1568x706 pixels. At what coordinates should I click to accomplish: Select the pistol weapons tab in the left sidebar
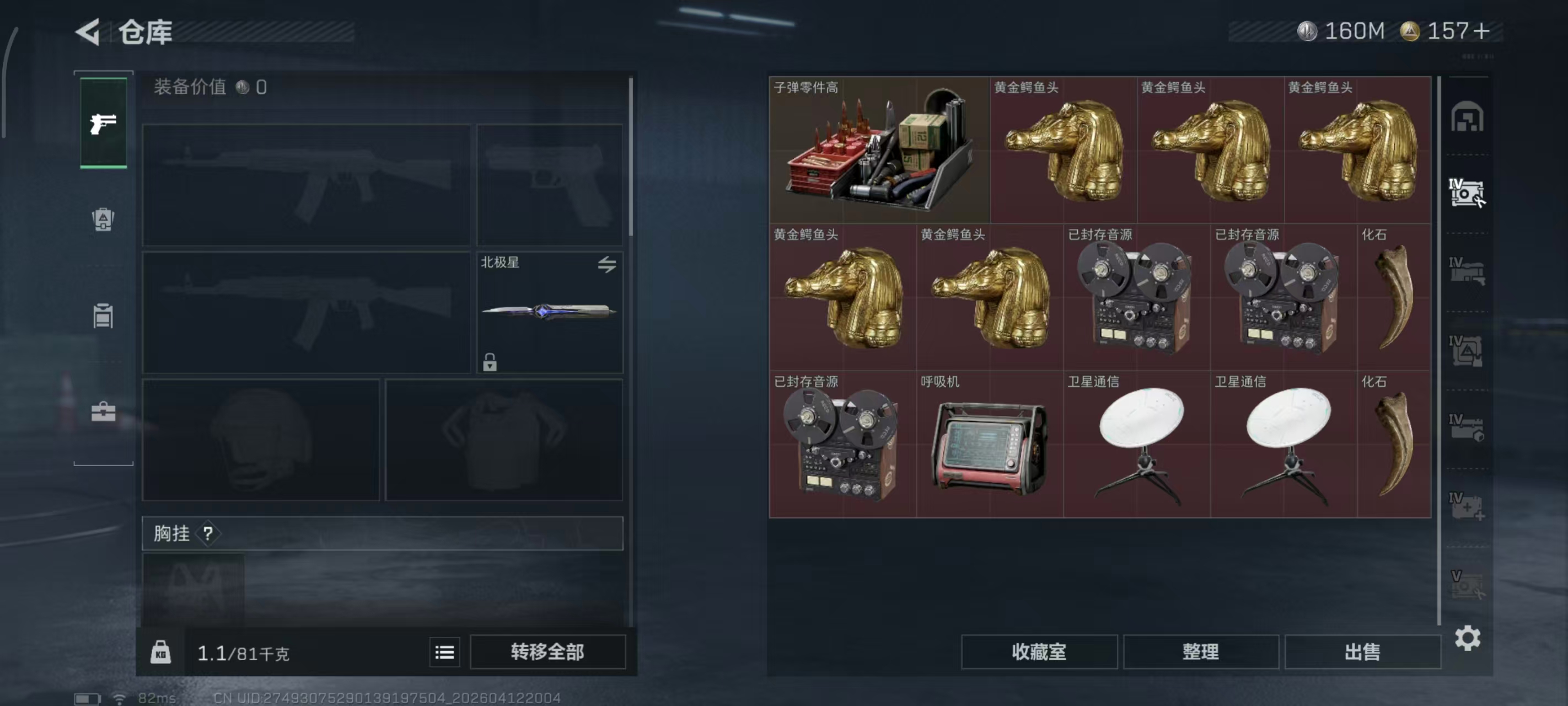pyautogui.click(x=104, y=123)
